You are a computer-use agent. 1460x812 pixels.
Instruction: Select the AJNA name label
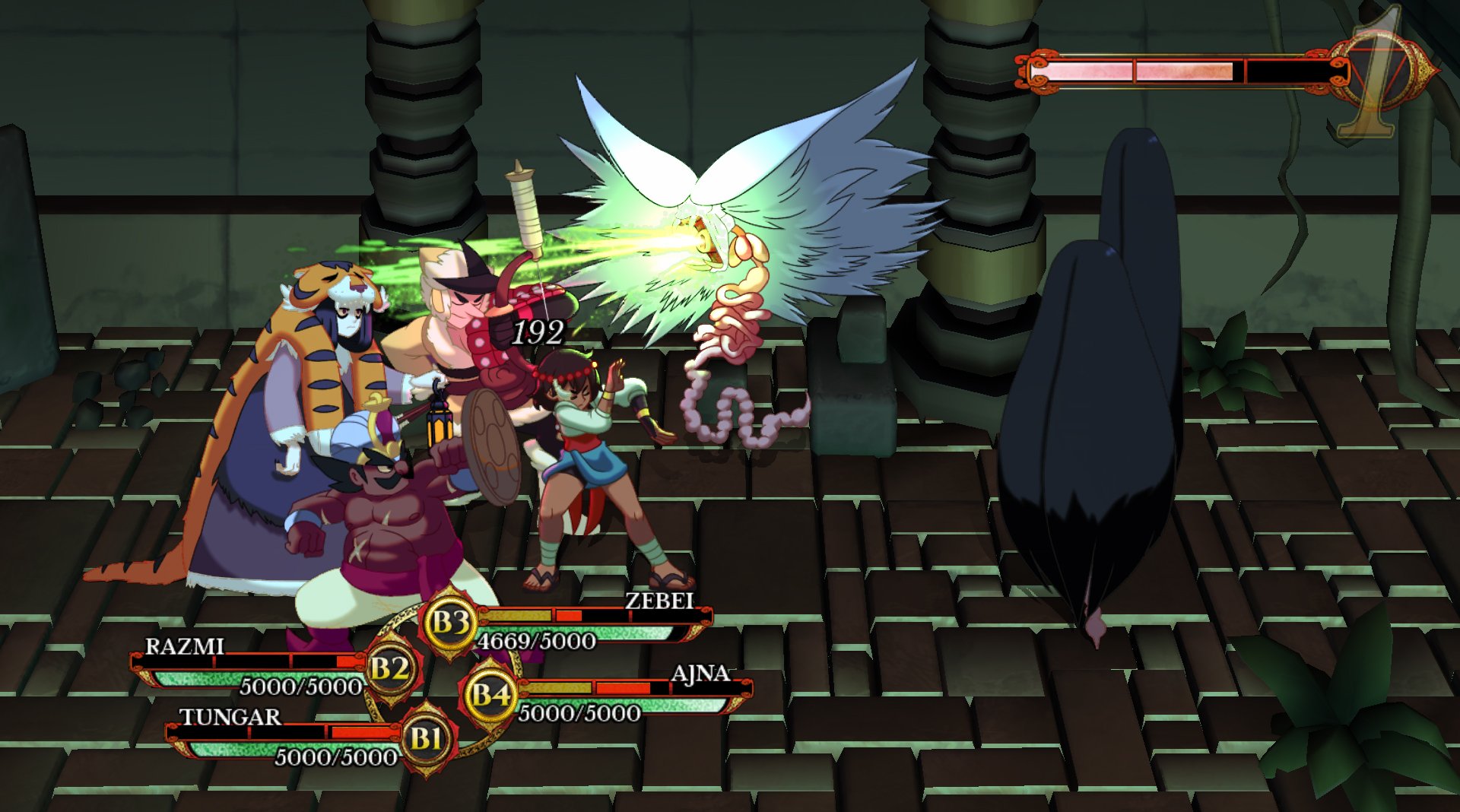coord(701,674)
